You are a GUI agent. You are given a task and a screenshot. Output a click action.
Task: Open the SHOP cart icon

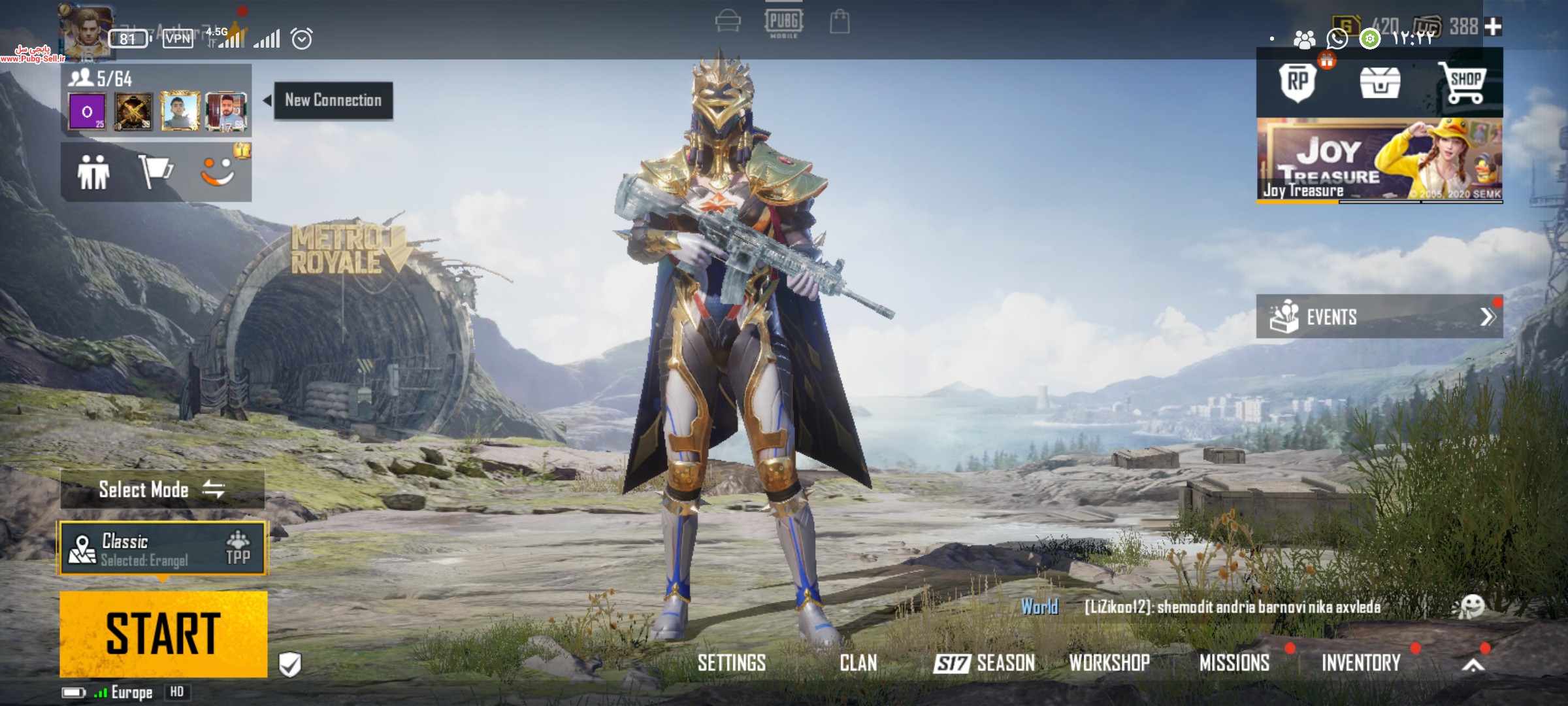(x=1463, y=84)
